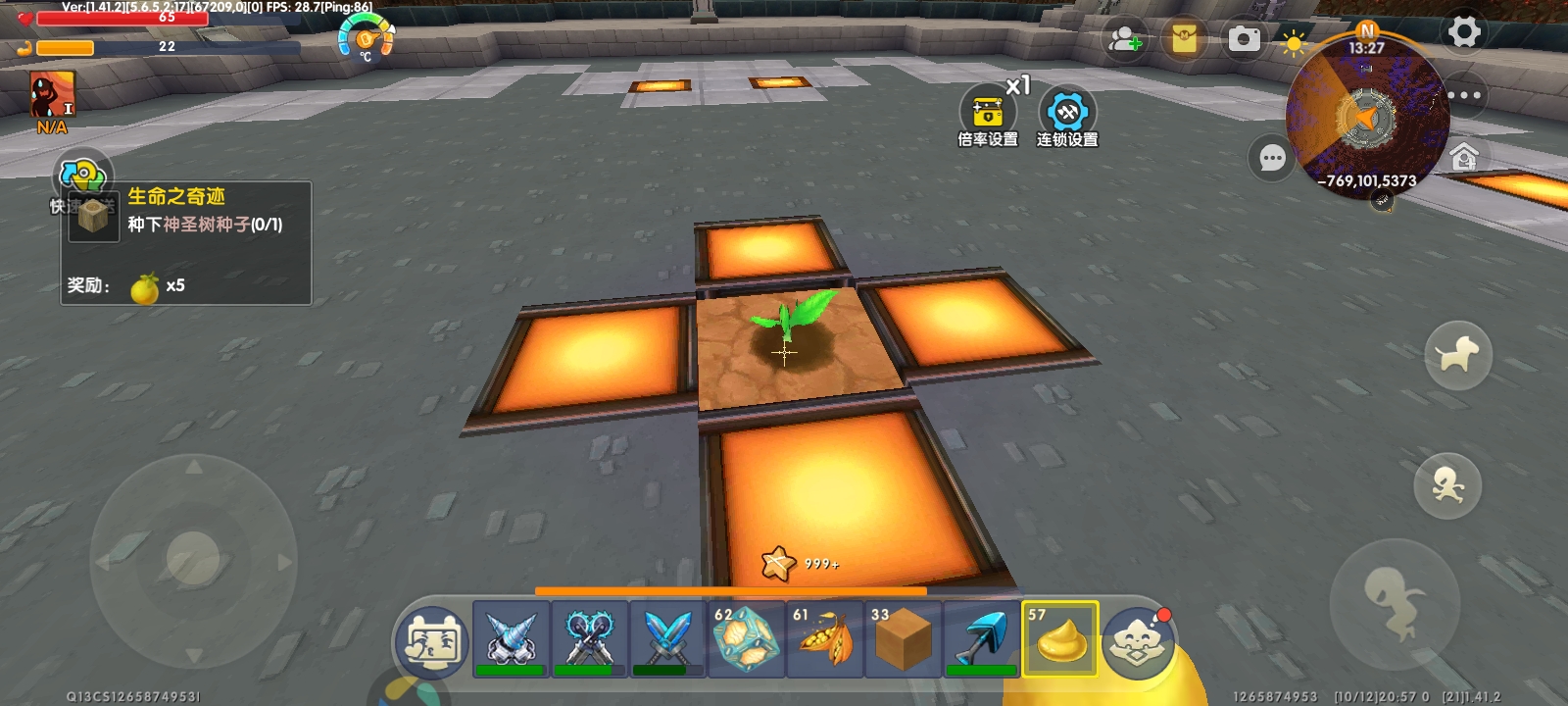Select the glowing cube block slot
Viewport: 1568px width, 706px height.
[746, 639]
